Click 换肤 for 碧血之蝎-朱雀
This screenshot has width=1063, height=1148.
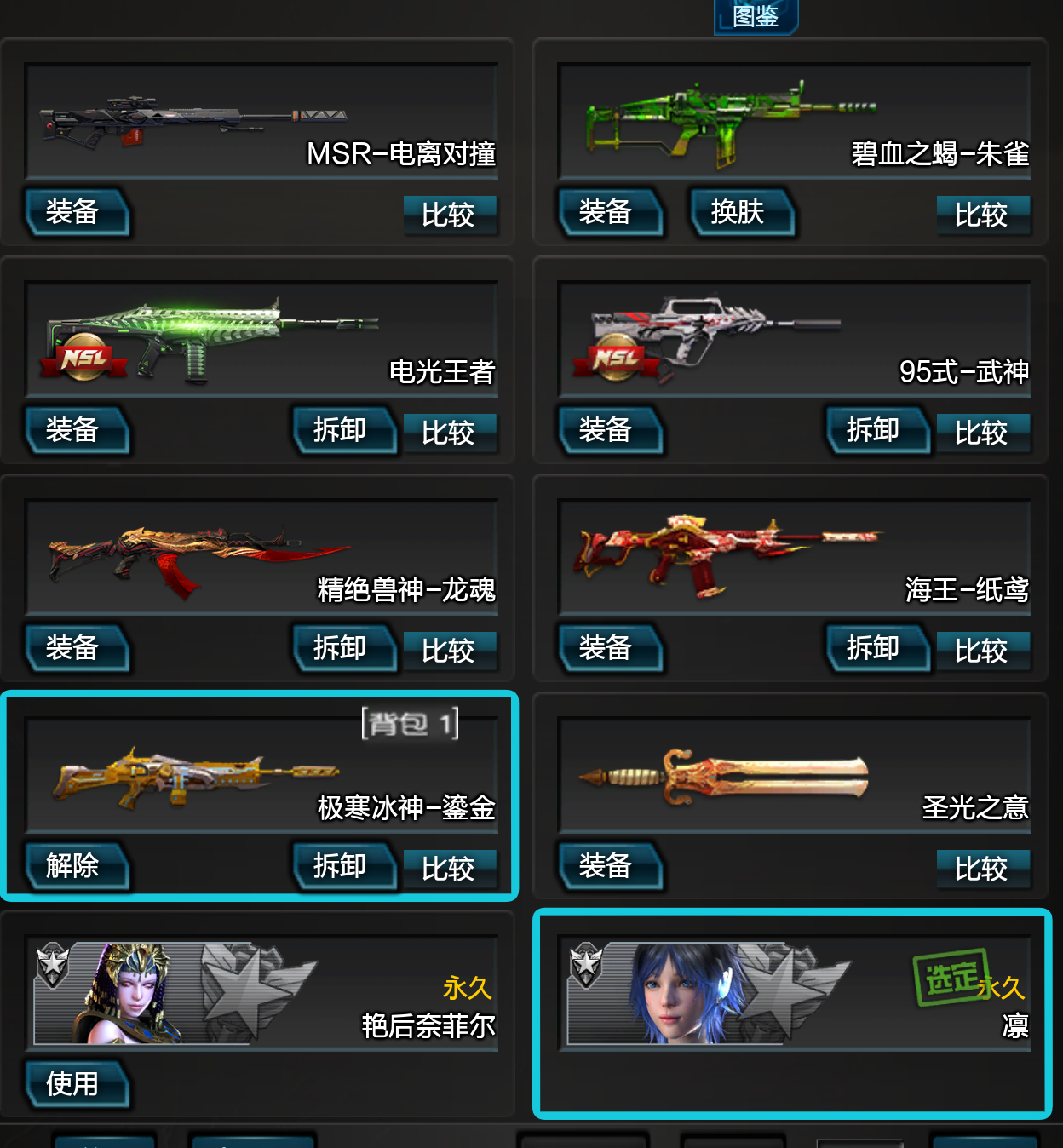click(738, 212)
